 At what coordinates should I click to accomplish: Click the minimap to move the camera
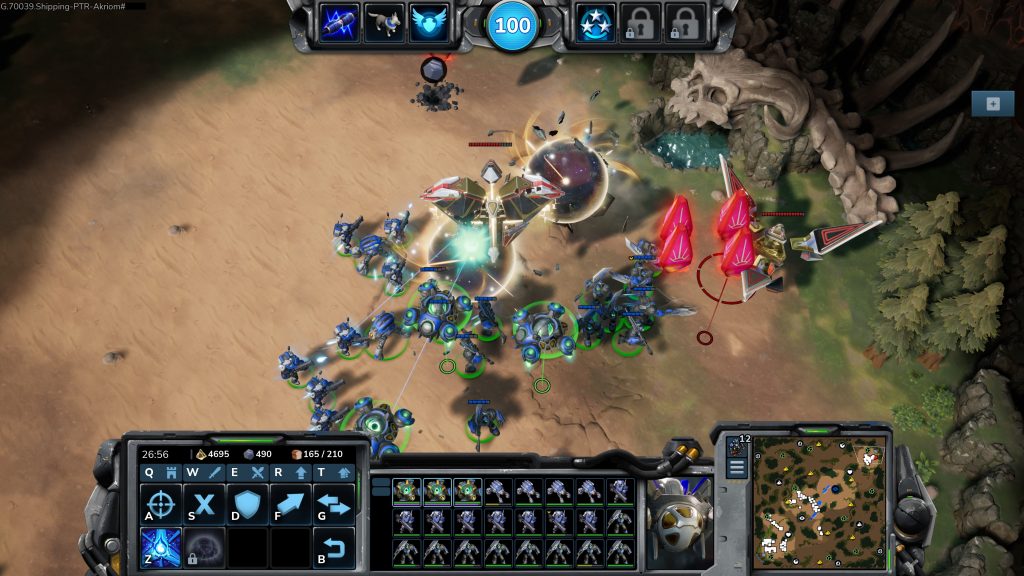(818, 498)
